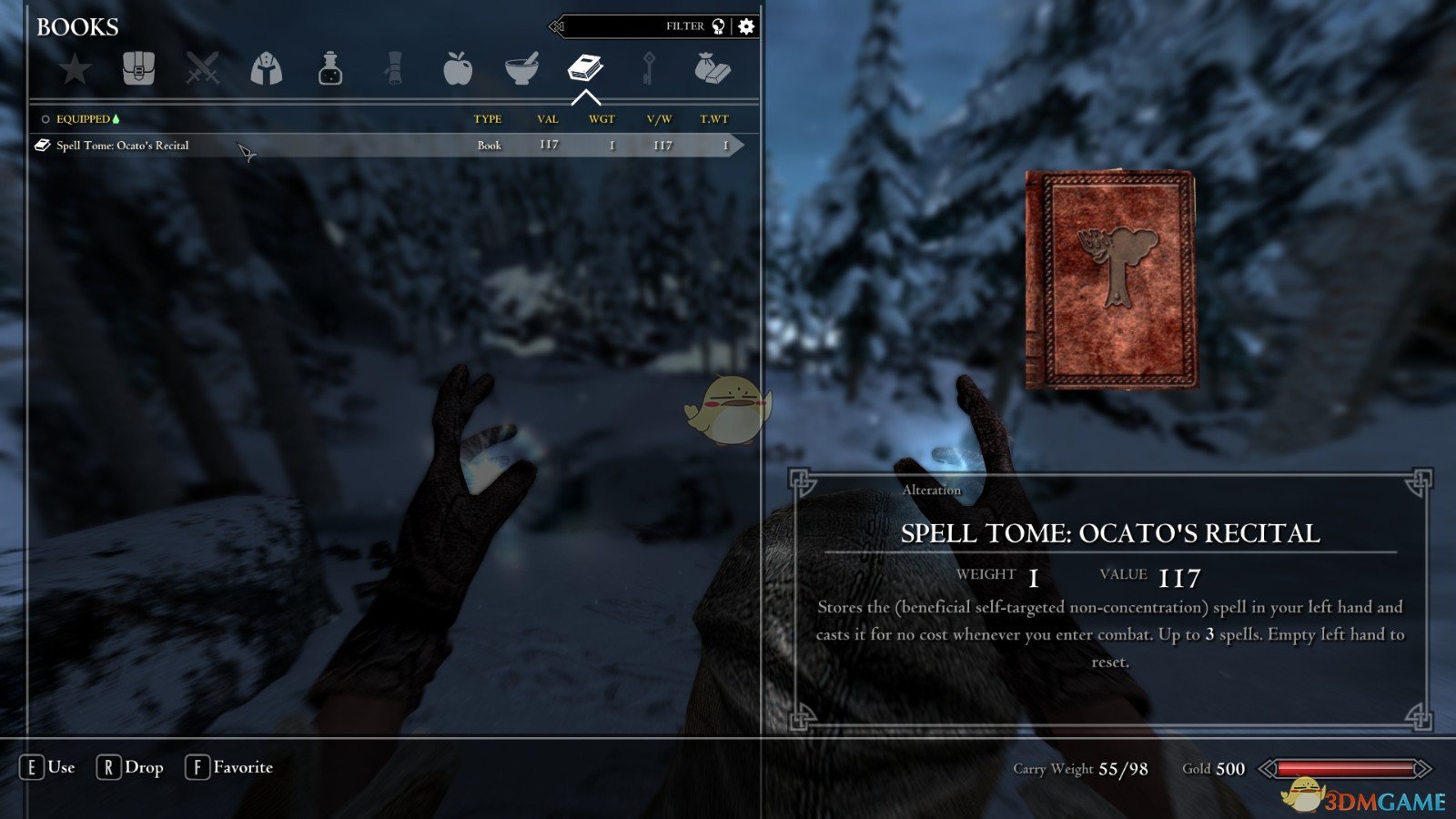Open the Apparel hood category icon
1456x819 pixels.
tap(264, 68)
